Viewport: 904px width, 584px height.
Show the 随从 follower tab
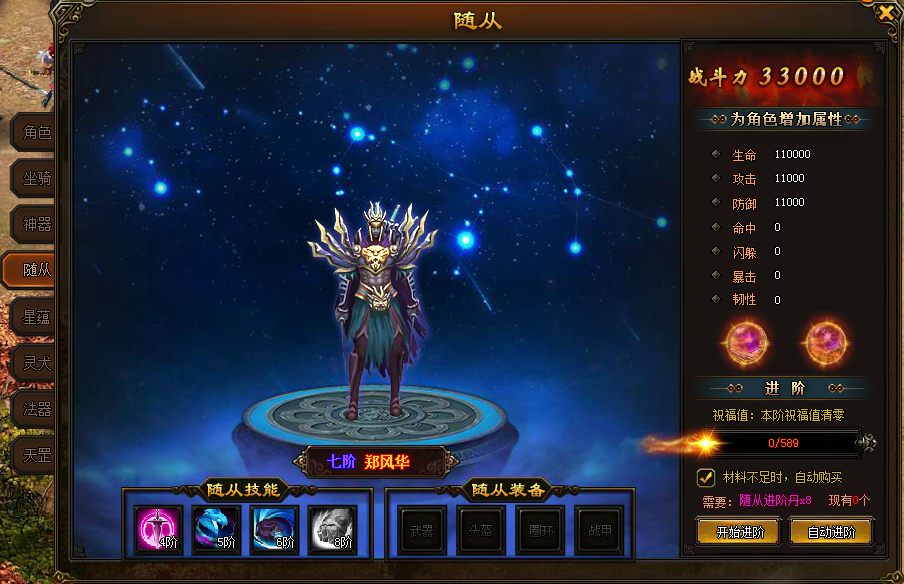[x=36, y=269]
